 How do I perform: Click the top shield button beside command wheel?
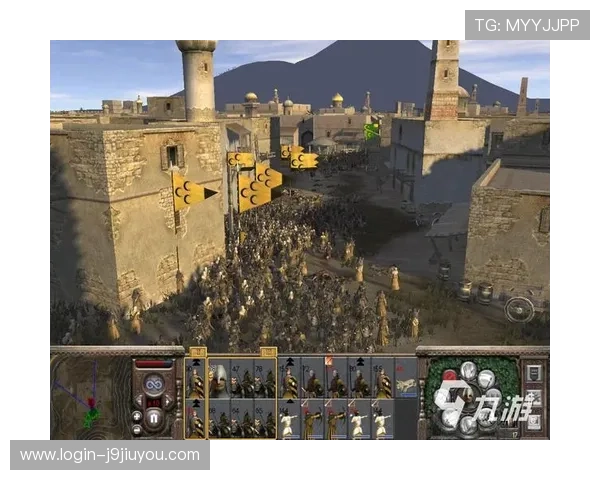(533, 373)
